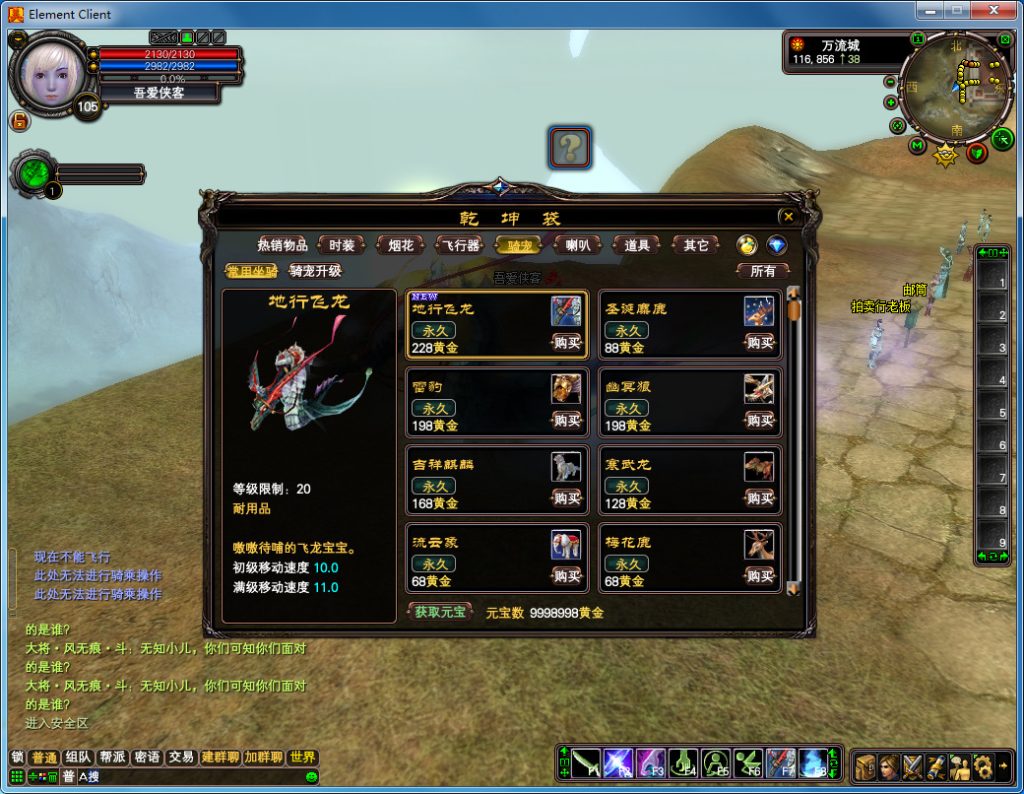Select the 骑宠升级 sub-tab
Viewport: 1024px width, 794px height.
point(315,271)
